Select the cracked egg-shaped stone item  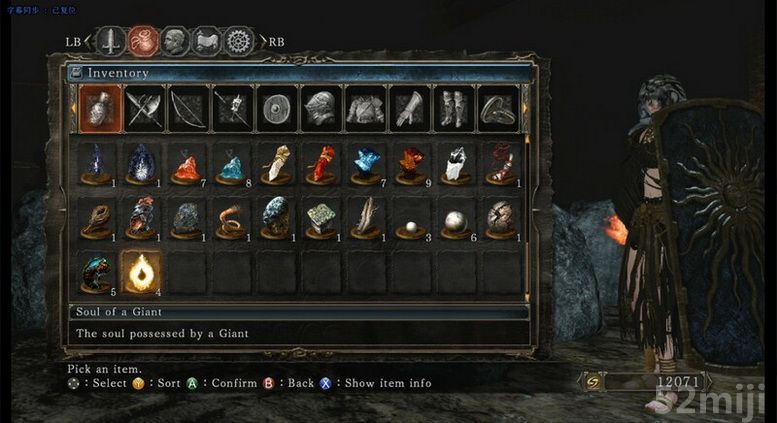(500, 217)
